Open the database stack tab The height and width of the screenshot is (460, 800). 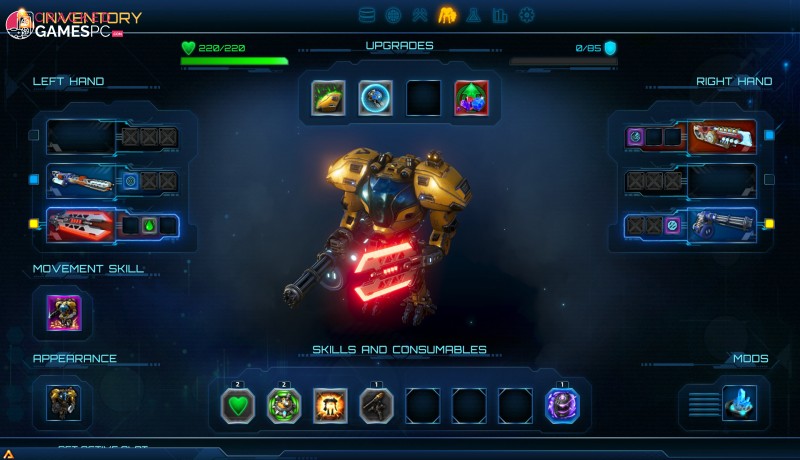click(367, 15)
